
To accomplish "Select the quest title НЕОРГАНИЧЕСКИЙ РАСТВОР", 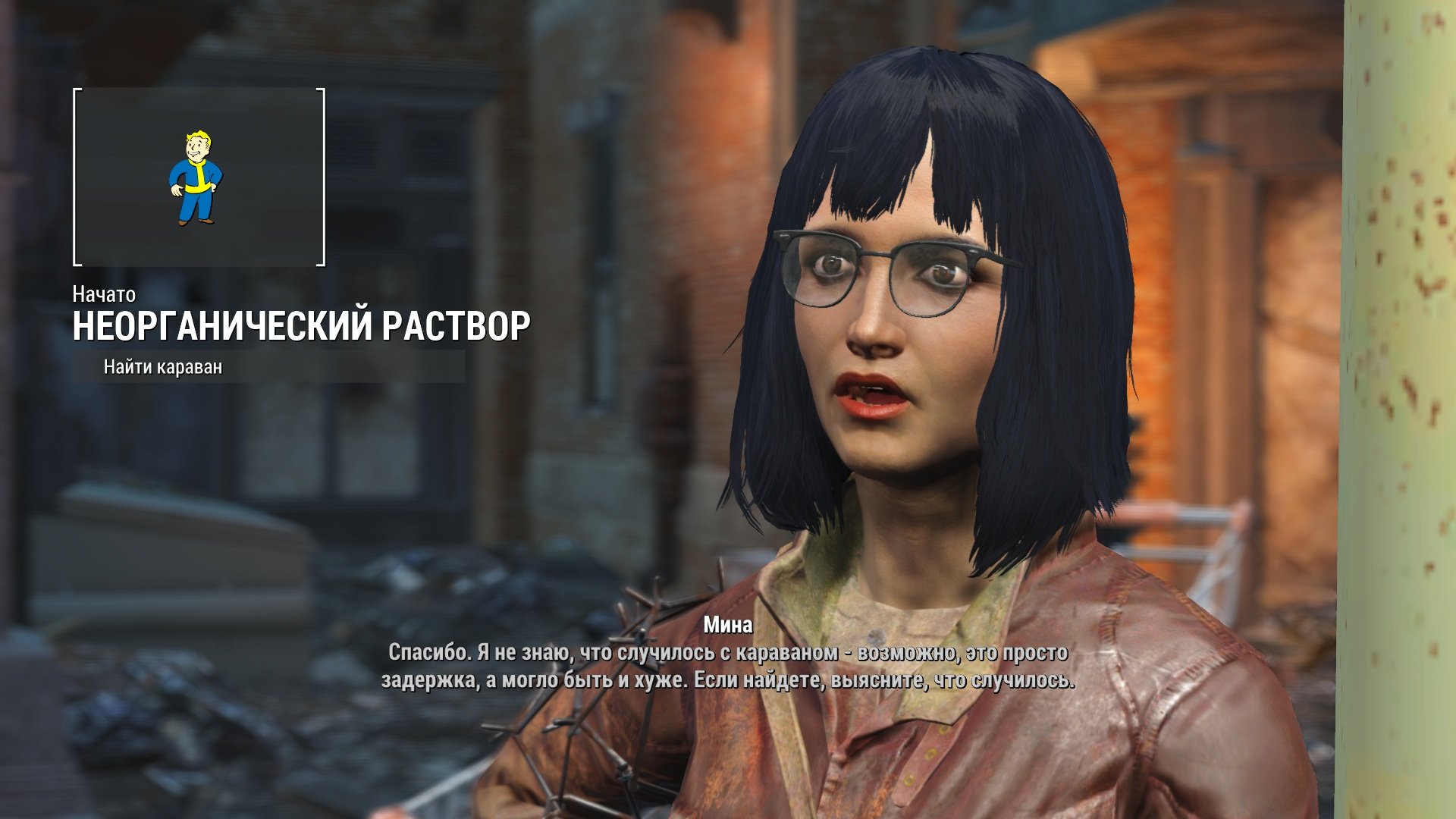I will (x=301, y=326).
